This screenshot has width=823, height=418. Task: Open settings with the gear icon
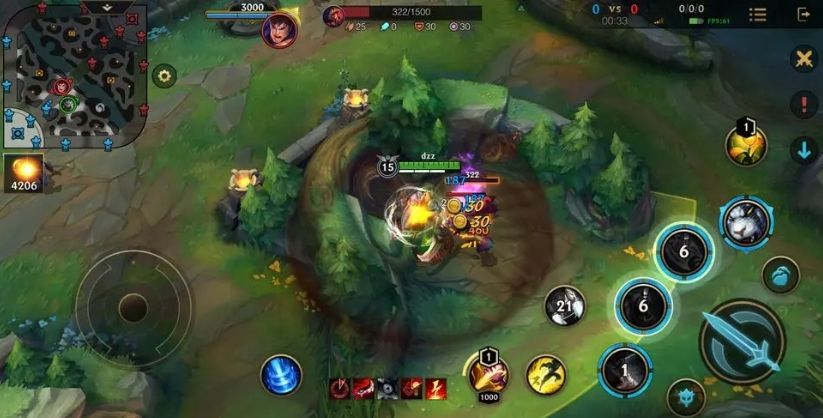164,75
